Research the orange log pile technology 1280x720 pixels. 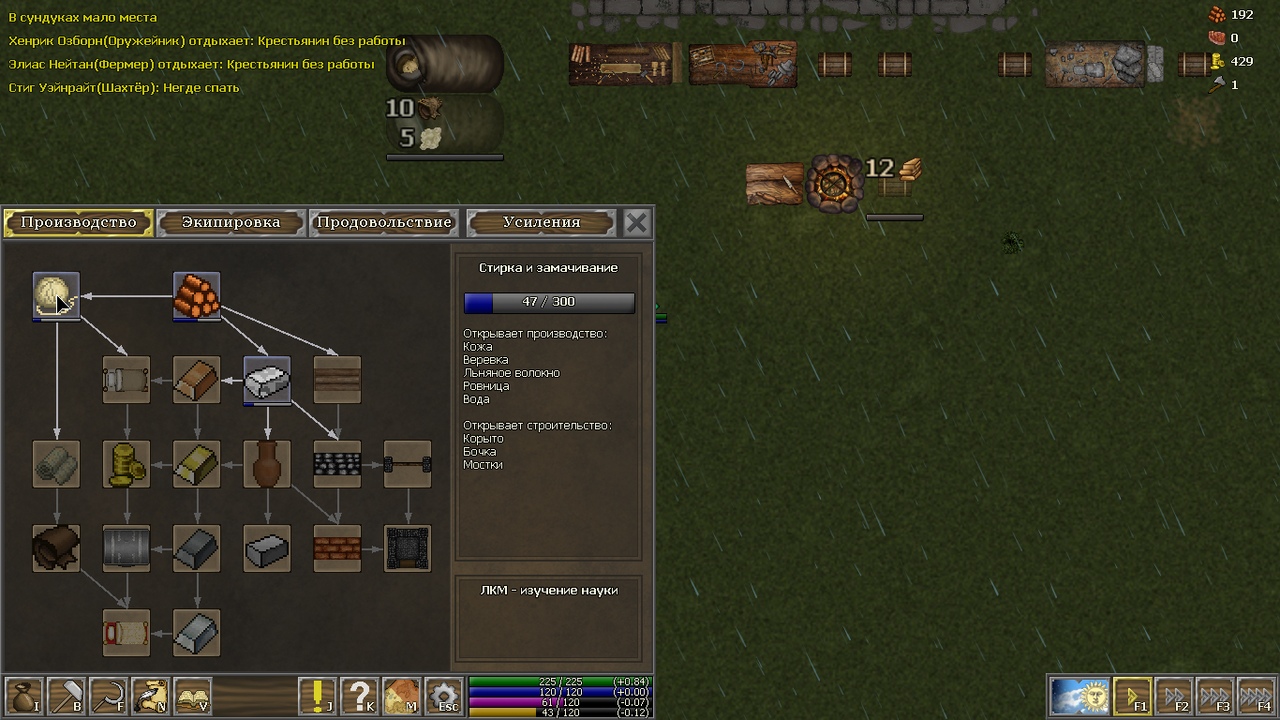197,296
